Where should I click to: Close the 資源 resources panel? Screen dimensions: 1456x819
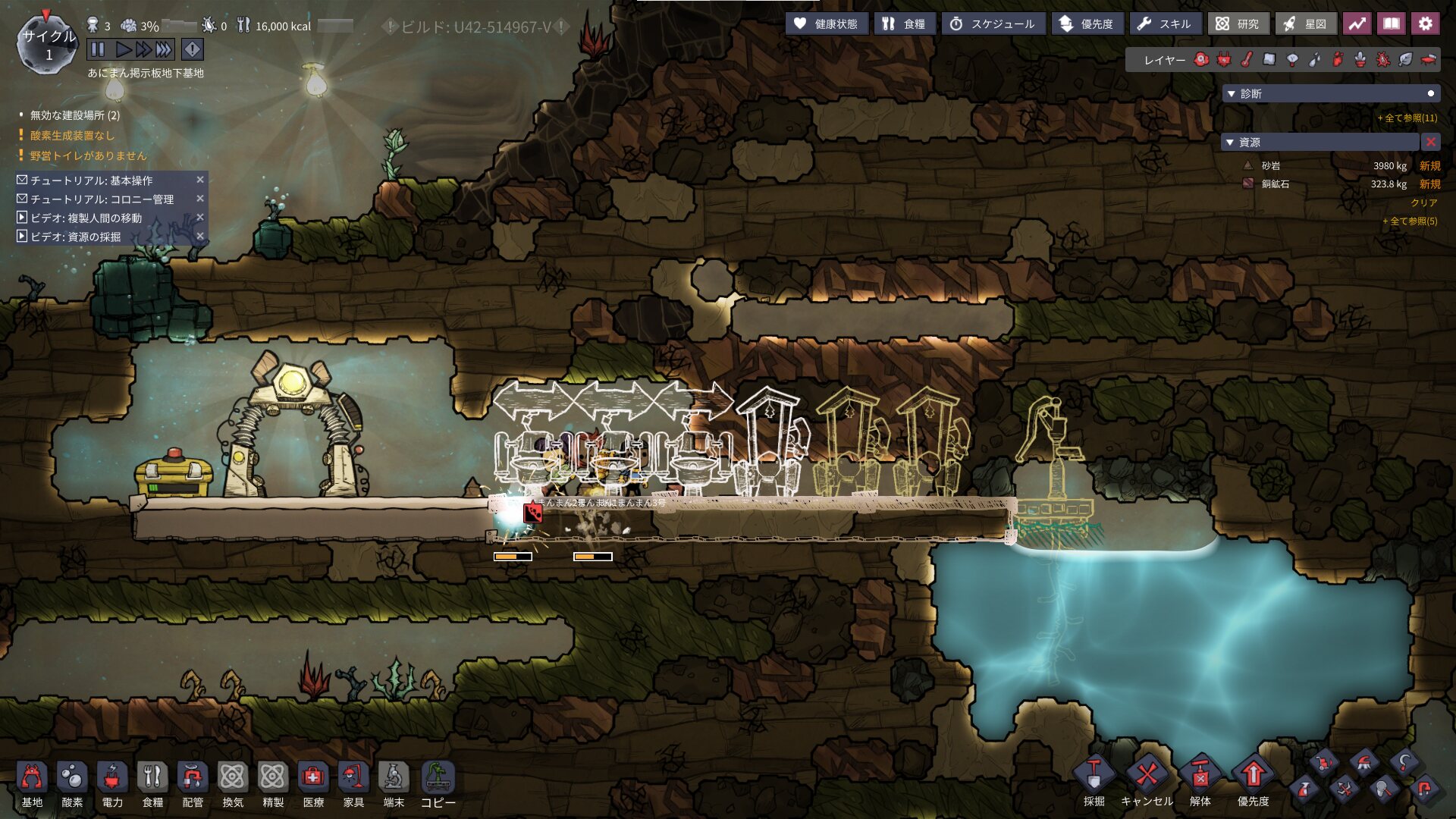(1431, 142)
